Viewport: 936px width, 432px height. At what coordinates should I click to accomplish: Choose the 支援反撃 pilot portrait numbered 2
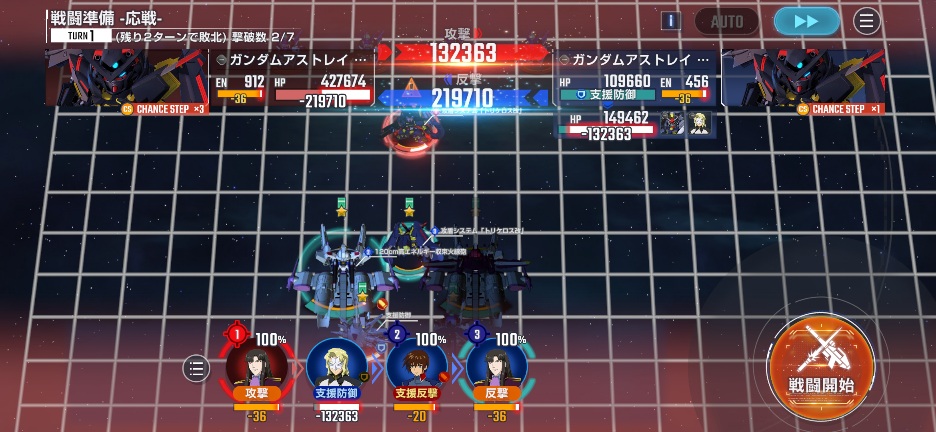click(x=416, y=364)
